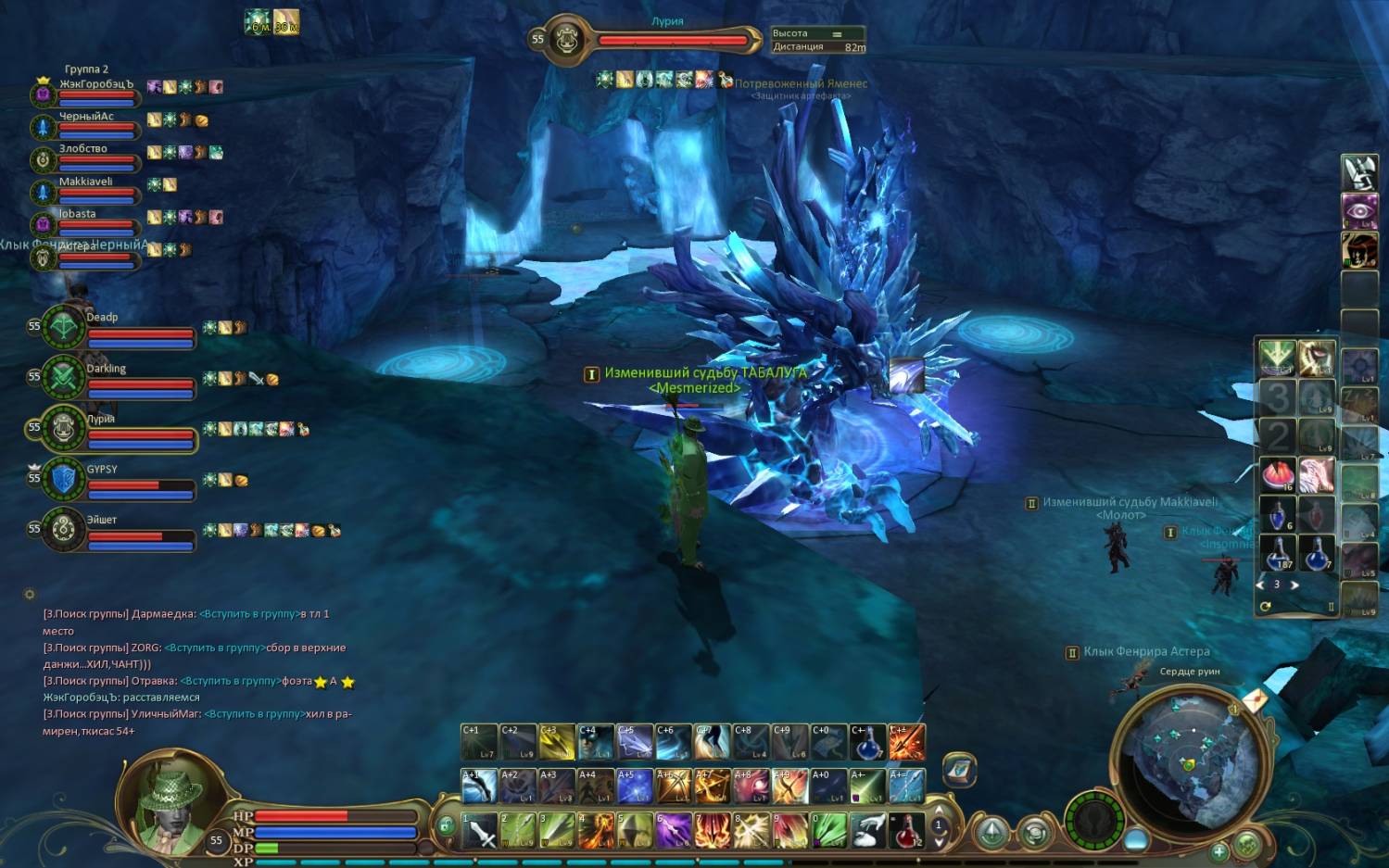Screen dimensions: 1389x868
Task: Open the chat settings gear icon
Action: point(30,594)
